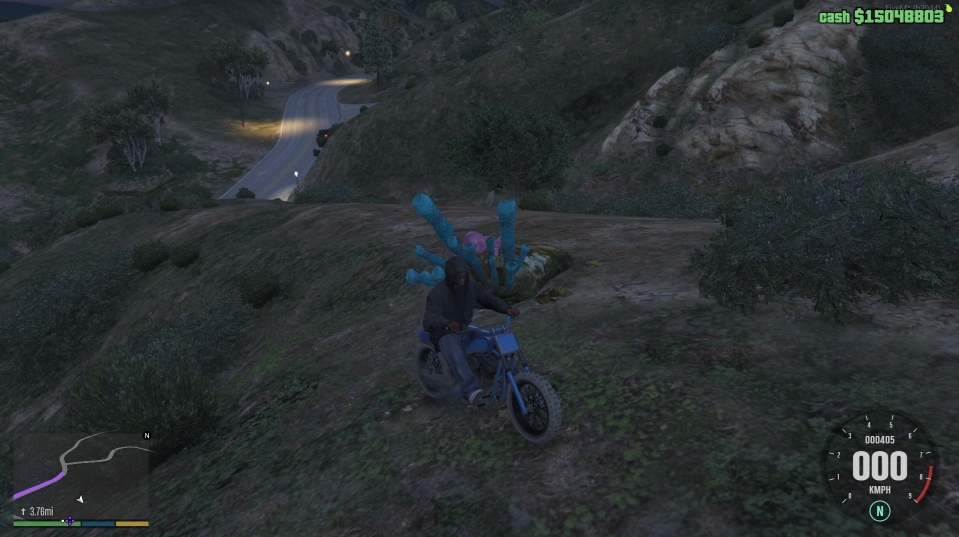The image size is (959, 537).
Task: Click the north marker on the minimap
Action: 147,436
